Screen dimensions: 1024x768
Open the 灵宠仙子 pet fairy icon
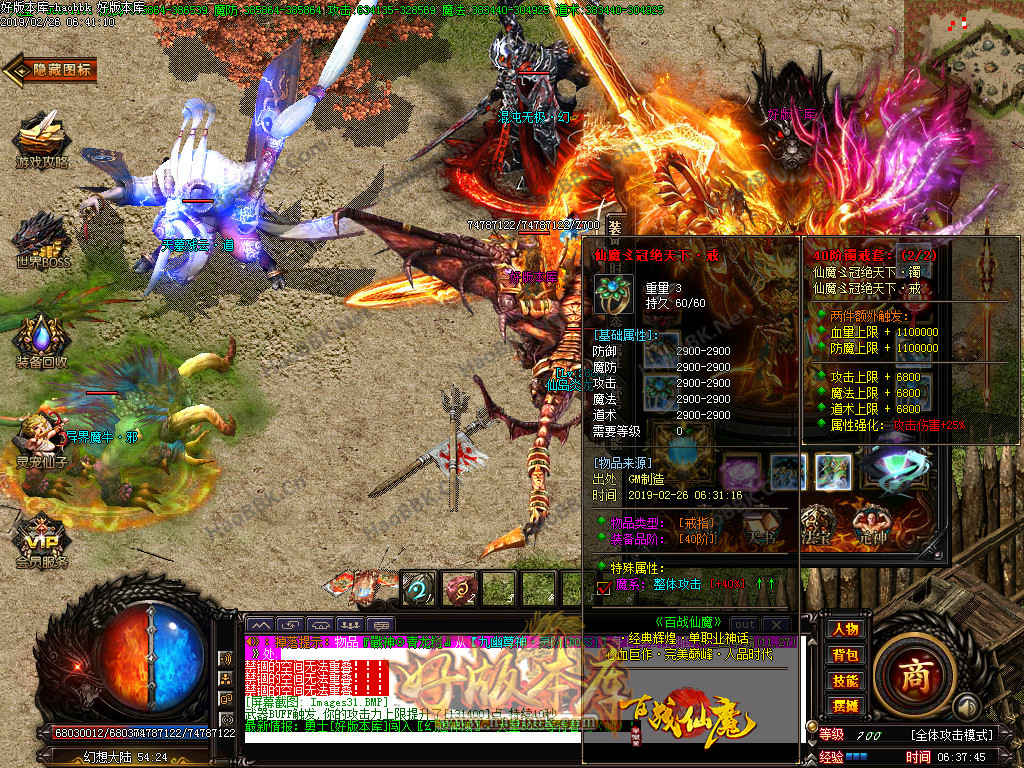41,440
